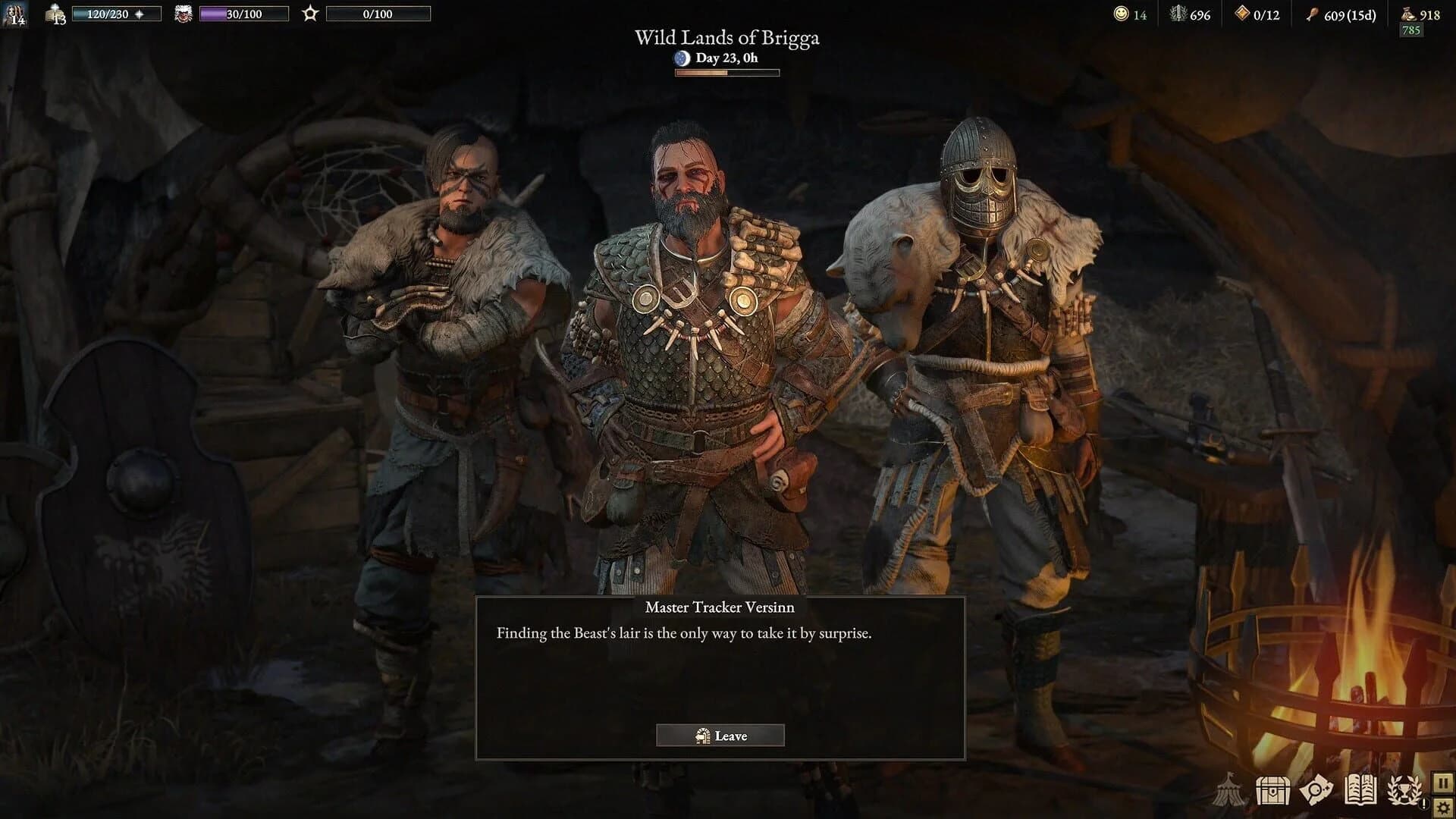Viewport: 1456px width, 819px height.
Task: Click the moon day-night indicator
Action: [x=681, y=59]
